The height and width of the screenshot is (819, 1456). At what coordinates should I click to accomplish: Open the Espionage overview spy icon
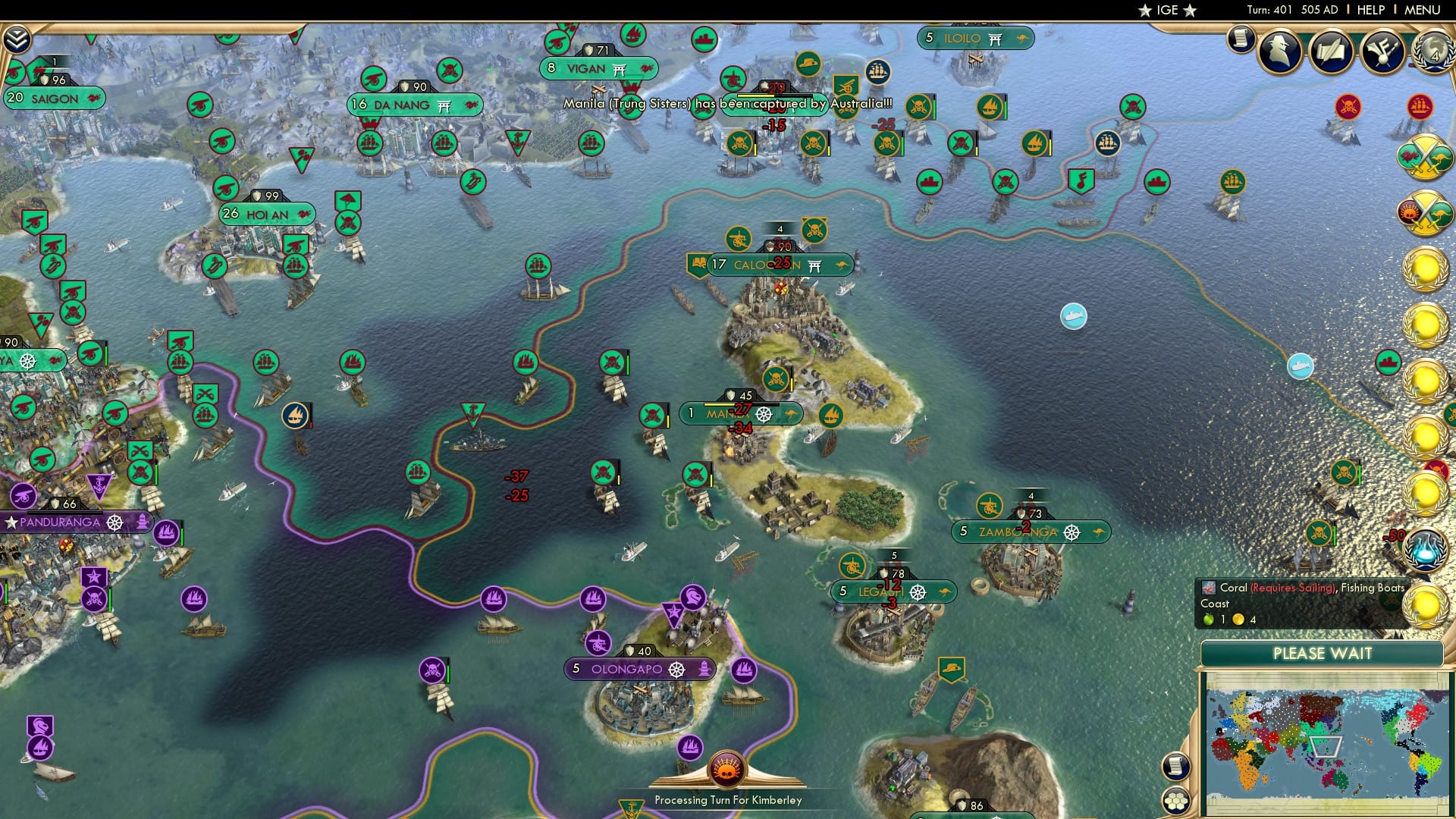[x=1280, y=52]
